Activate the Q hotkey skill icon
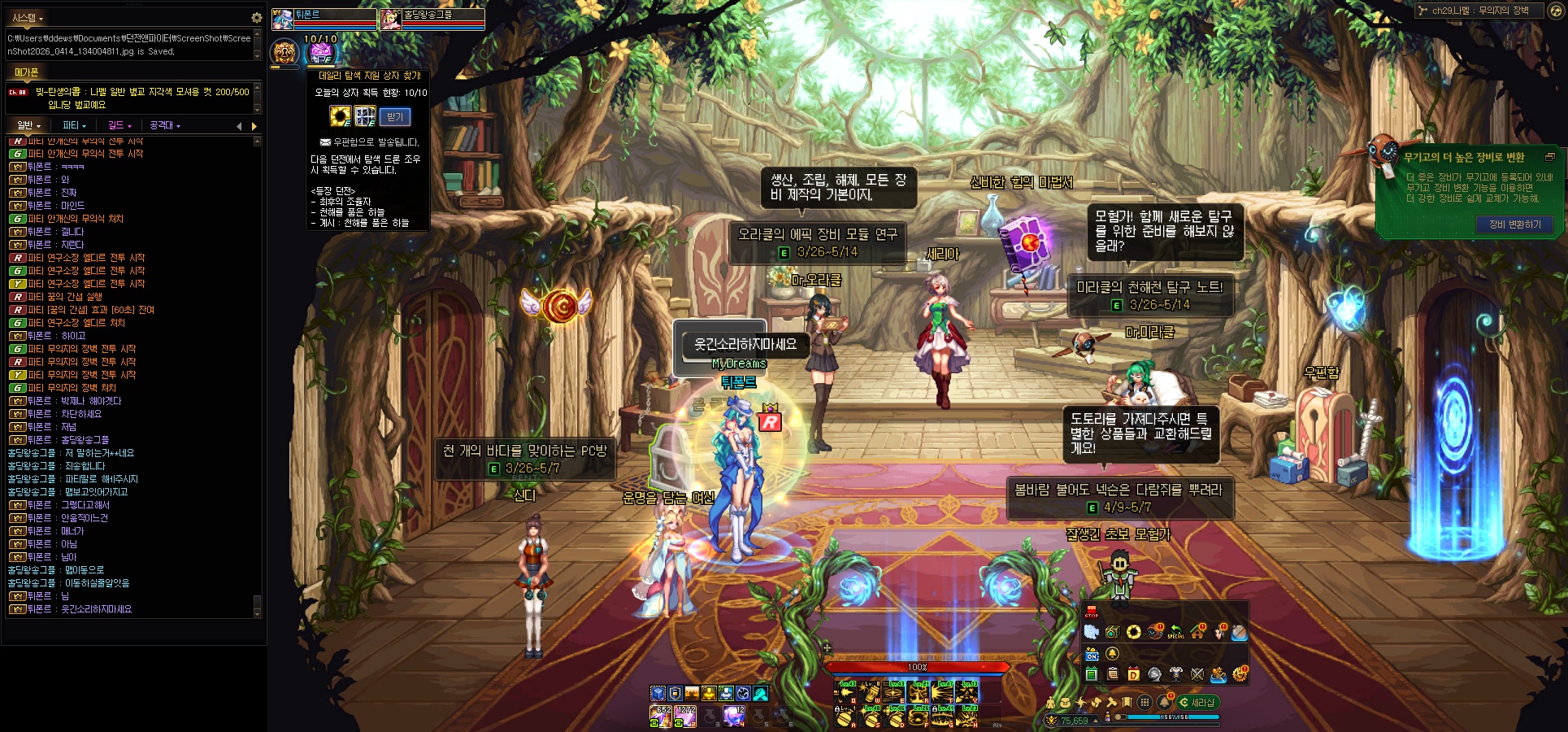 (x=846, y=692)
